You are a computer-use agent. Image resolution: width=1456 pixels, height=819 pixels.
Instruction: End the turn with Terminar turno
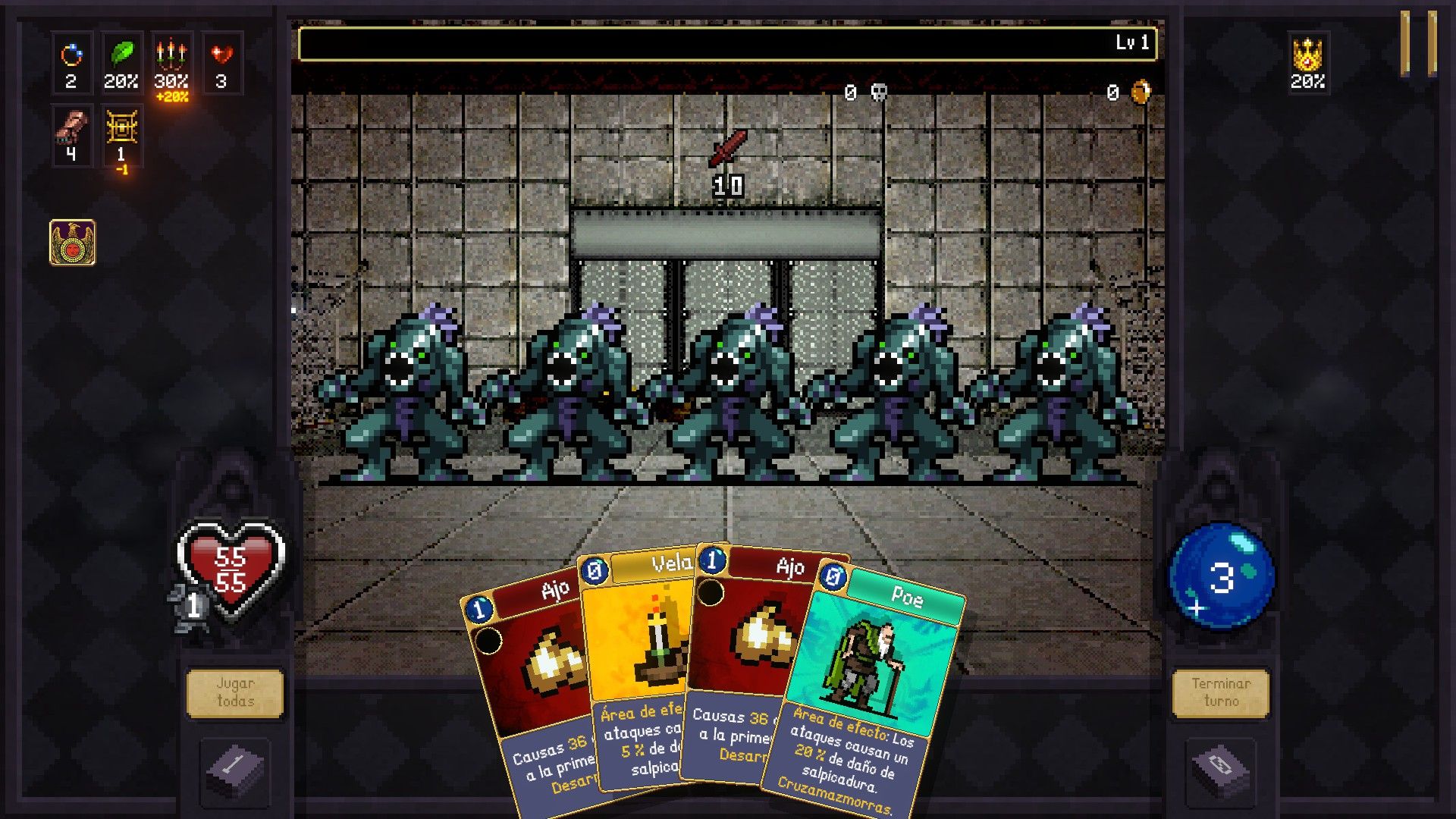point(1220,692)
